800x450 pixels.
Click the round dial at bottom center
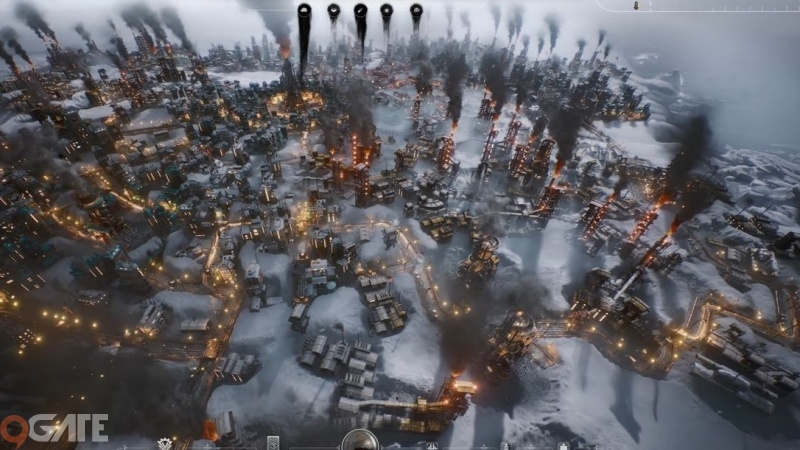click(359, 441)
